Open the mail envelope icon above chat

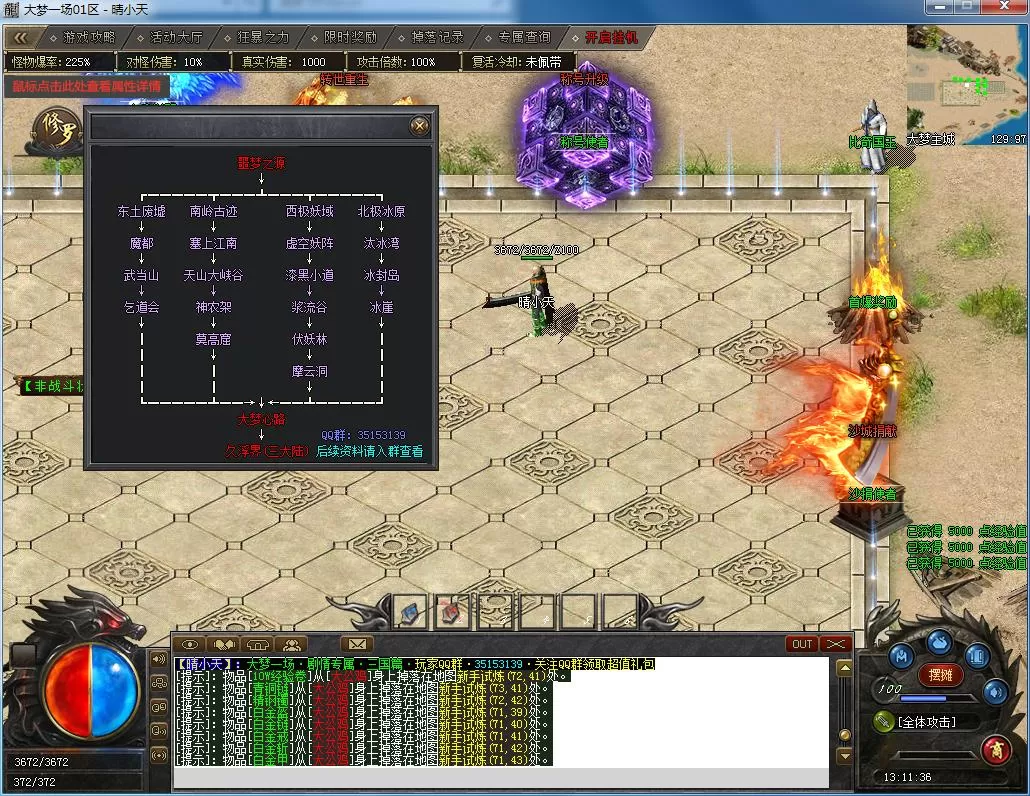(x=357, y=644)
